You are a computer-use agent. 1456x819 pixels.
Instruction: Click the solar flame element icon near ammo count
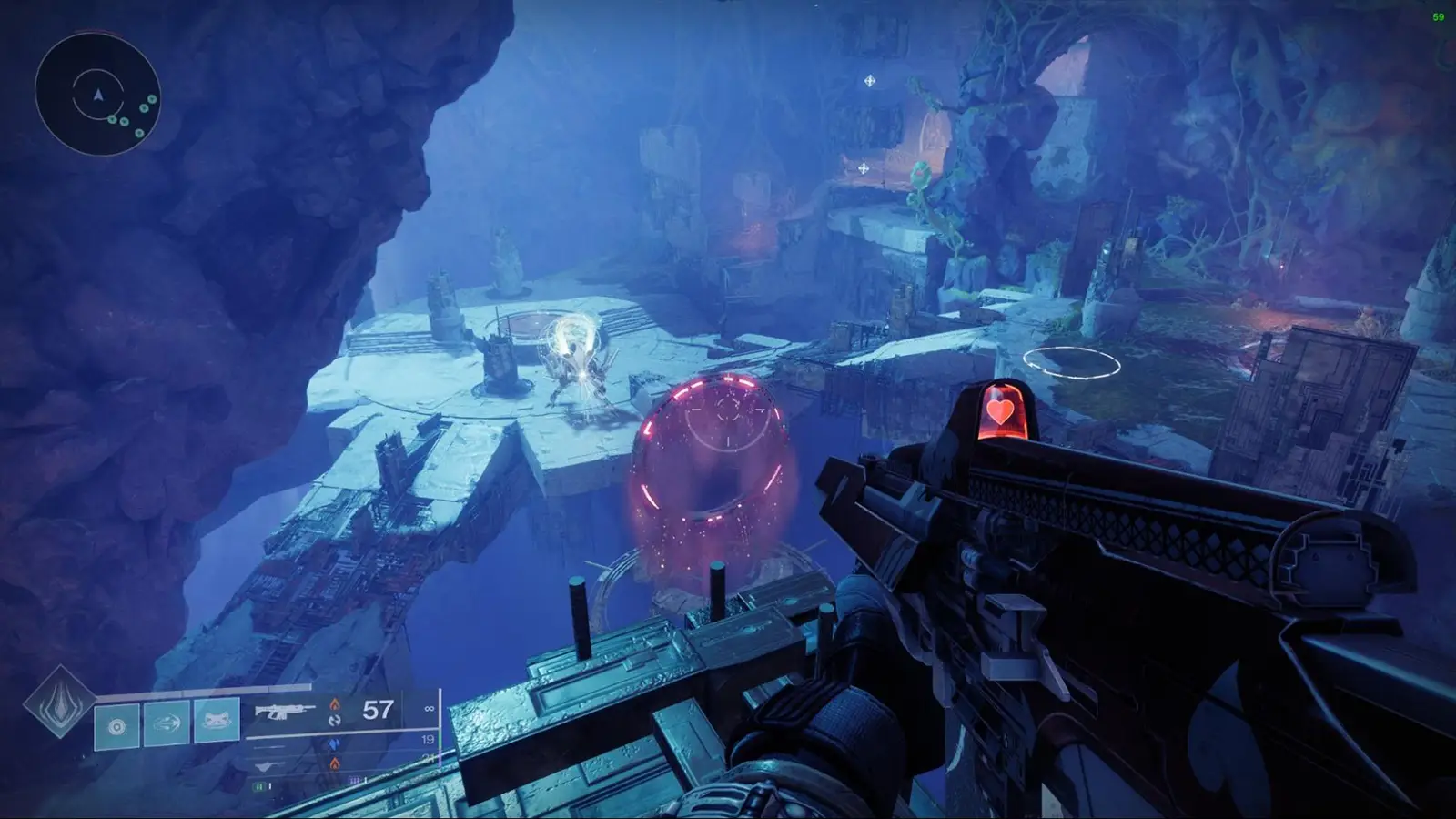coord(336,704)
